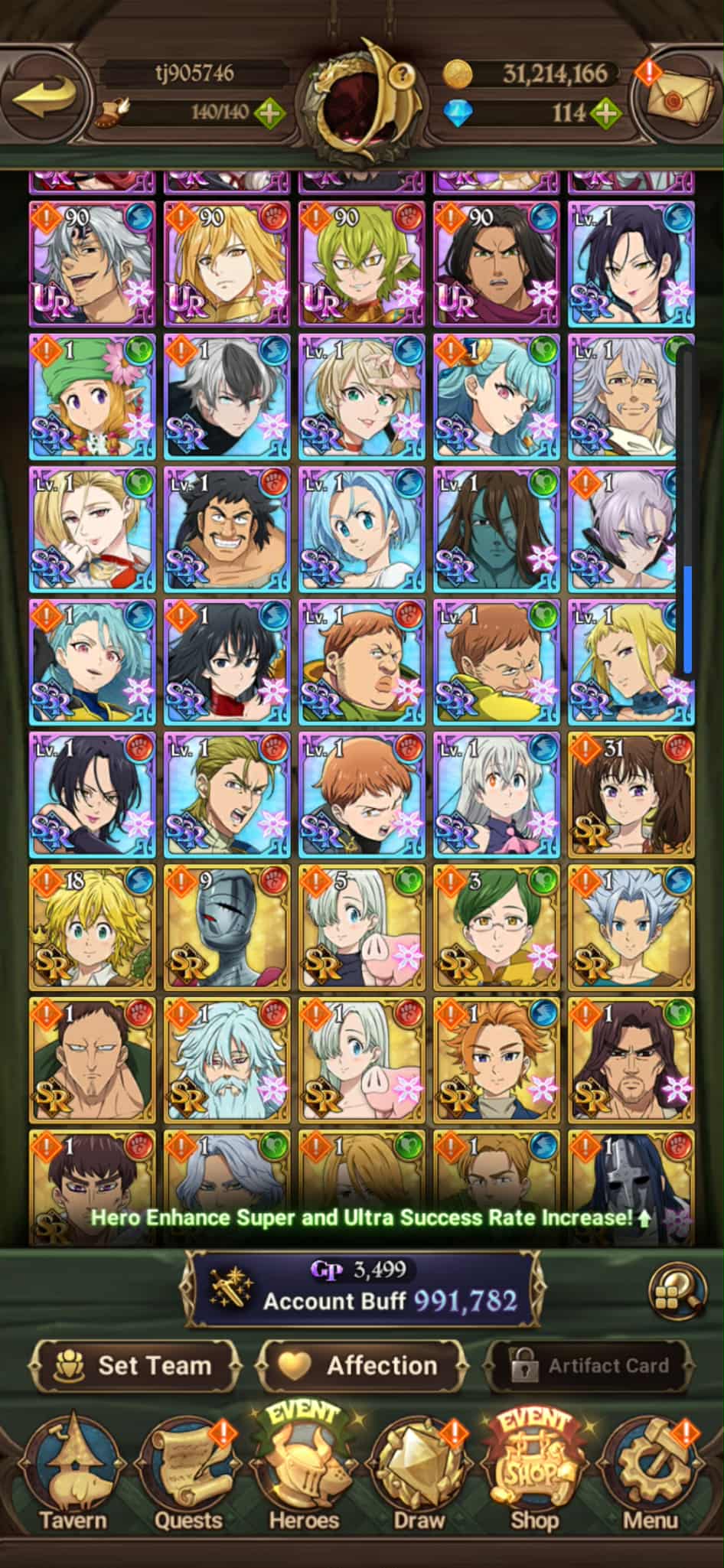
Task: Open the Affection menu
Action: point(361,1366)
